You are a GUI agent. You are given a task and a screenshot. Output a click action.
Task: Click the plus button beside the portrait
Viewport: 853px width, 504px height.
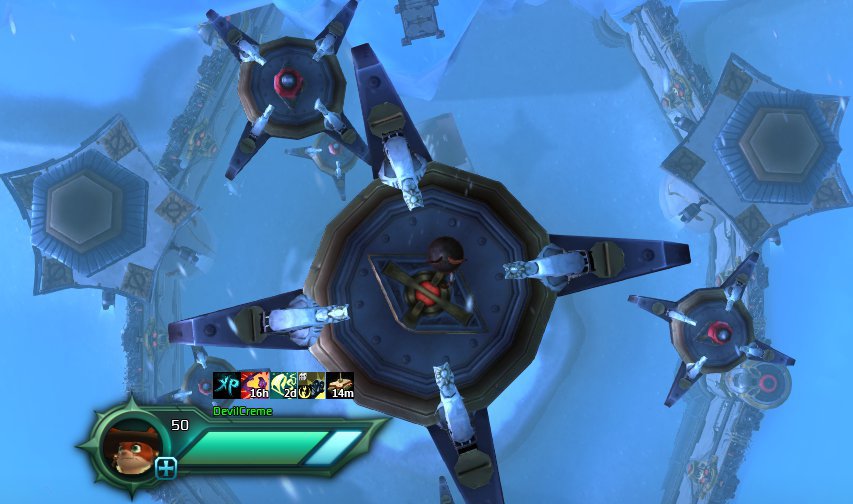point(166,467)
